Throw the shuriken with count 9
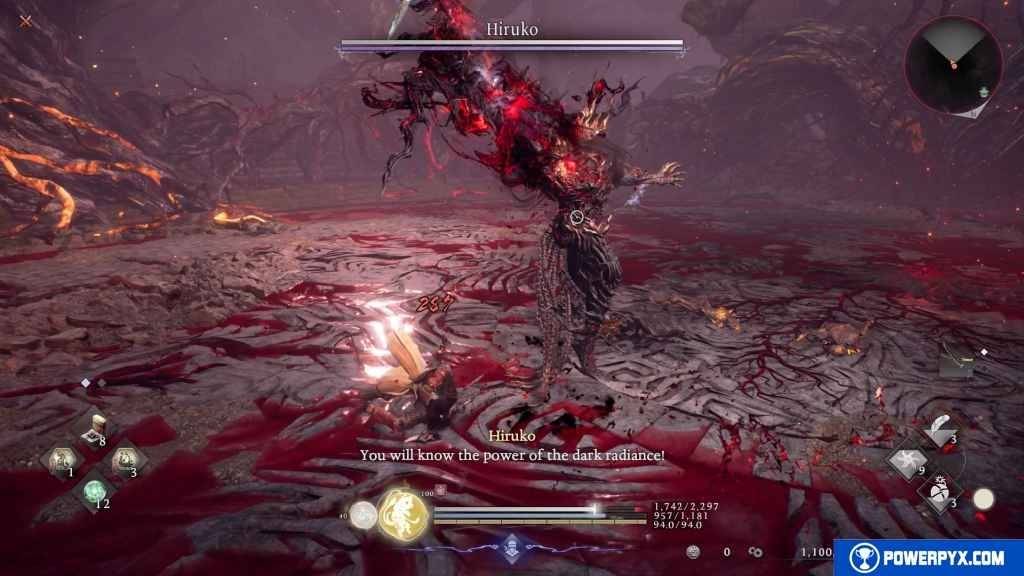This screenshot has width=1024, height=576. 909,462
